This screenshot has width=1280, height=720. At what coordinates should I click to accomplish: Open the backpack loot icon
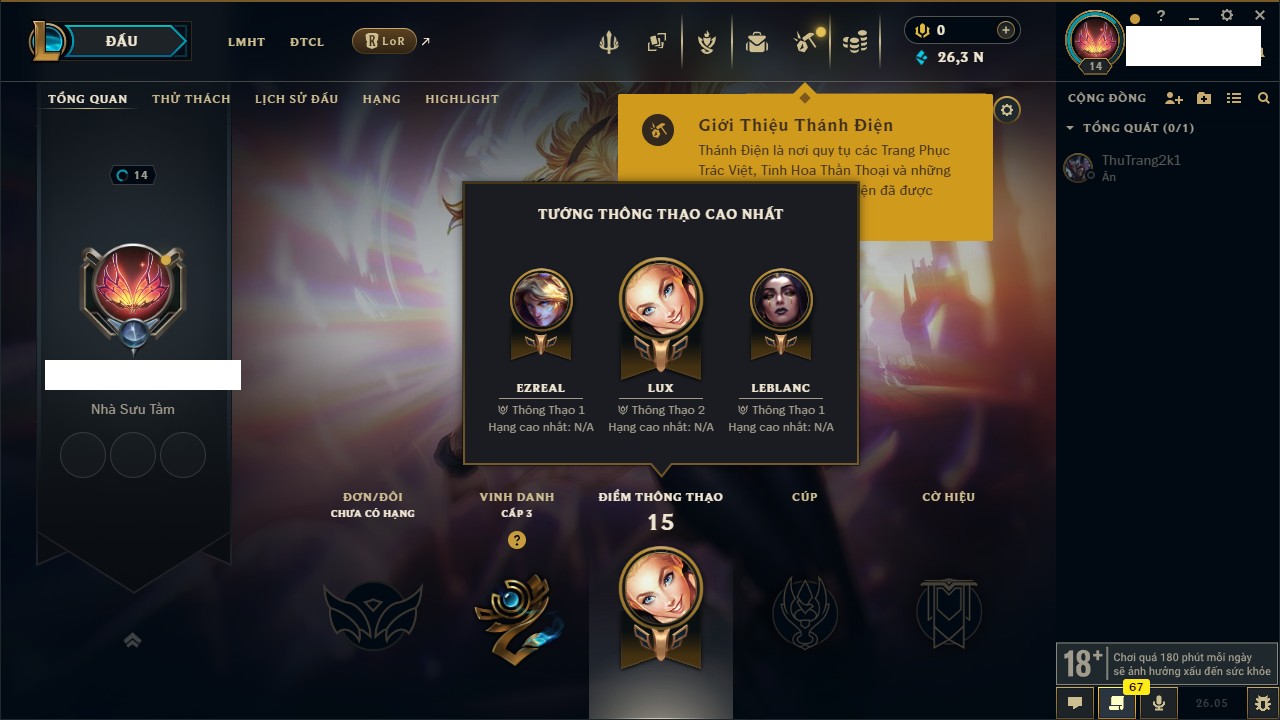[x=756, y=42]
